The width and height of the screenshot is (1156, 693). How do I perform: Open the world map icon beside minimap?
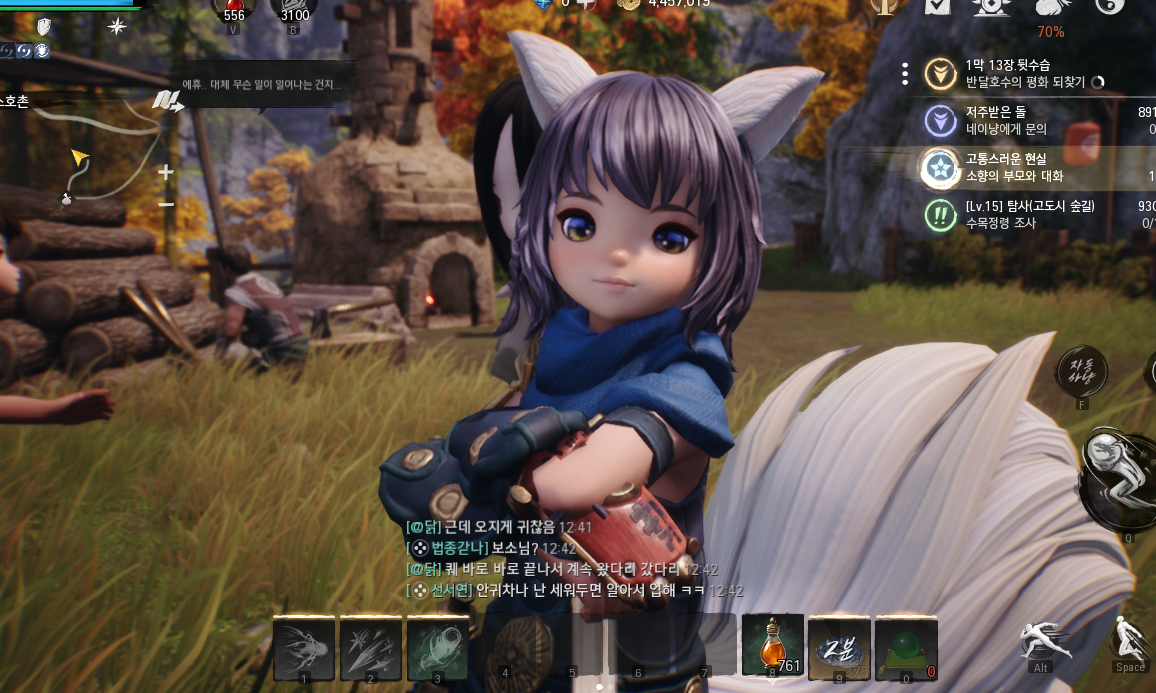pos(167,100)
